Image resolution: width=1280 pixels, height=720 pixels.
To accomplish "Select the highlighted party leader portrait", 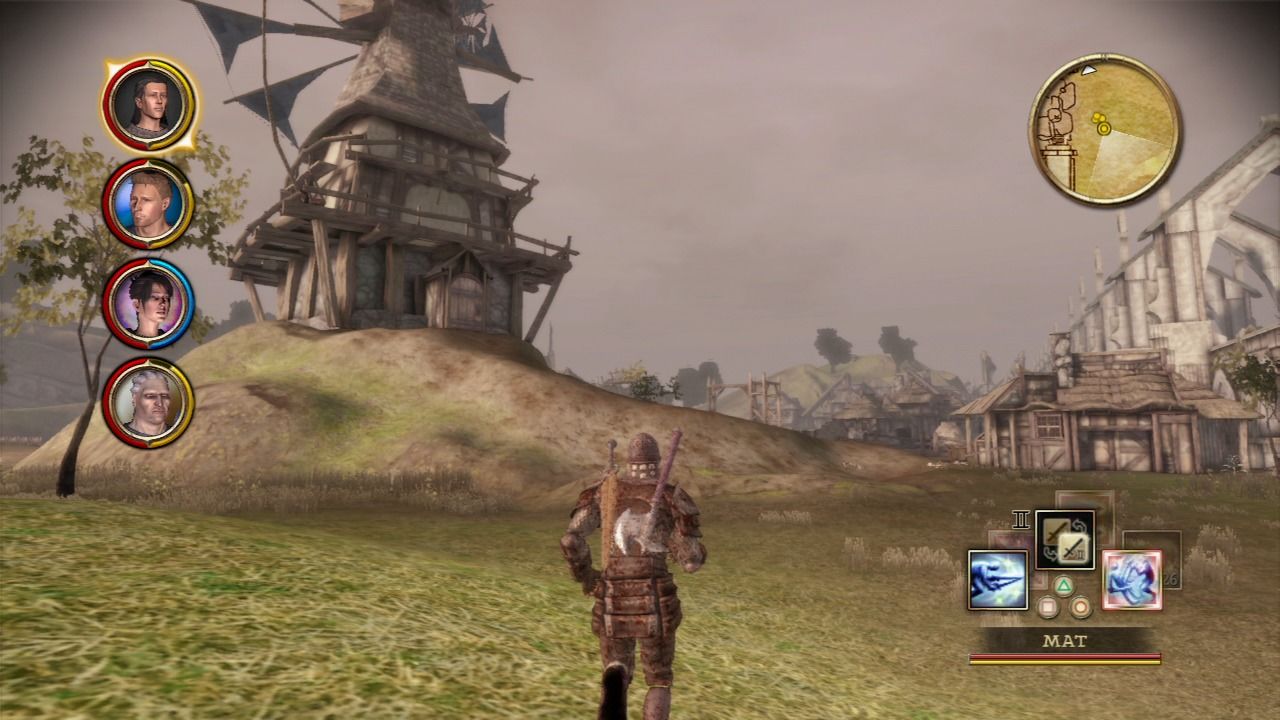I will point(148,102).
